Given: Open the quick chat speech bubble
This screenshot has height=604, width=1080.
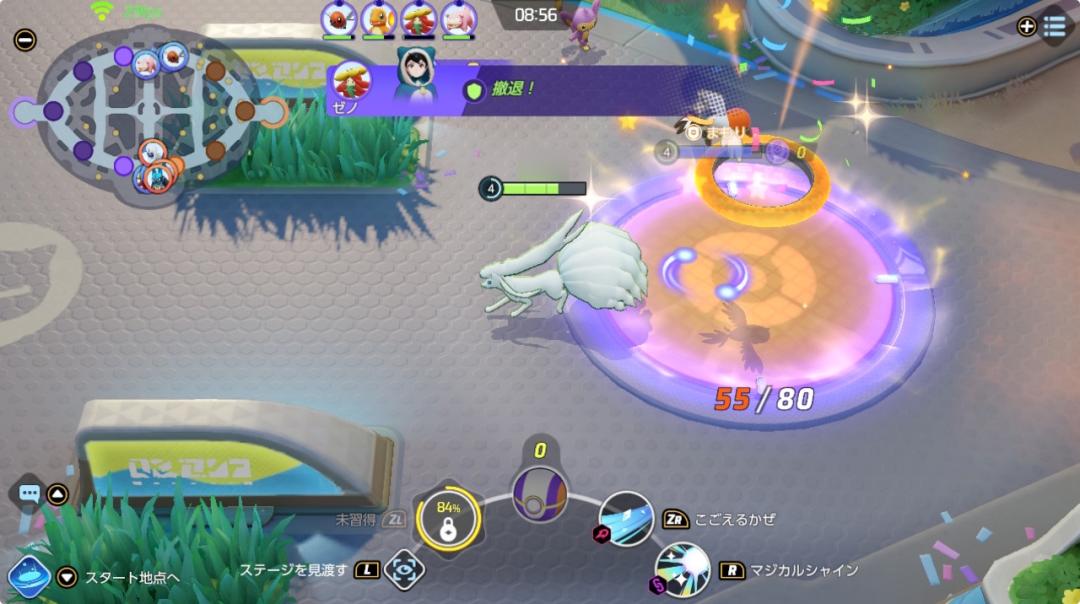Looking at the screenshot, I should click(28, 494).
